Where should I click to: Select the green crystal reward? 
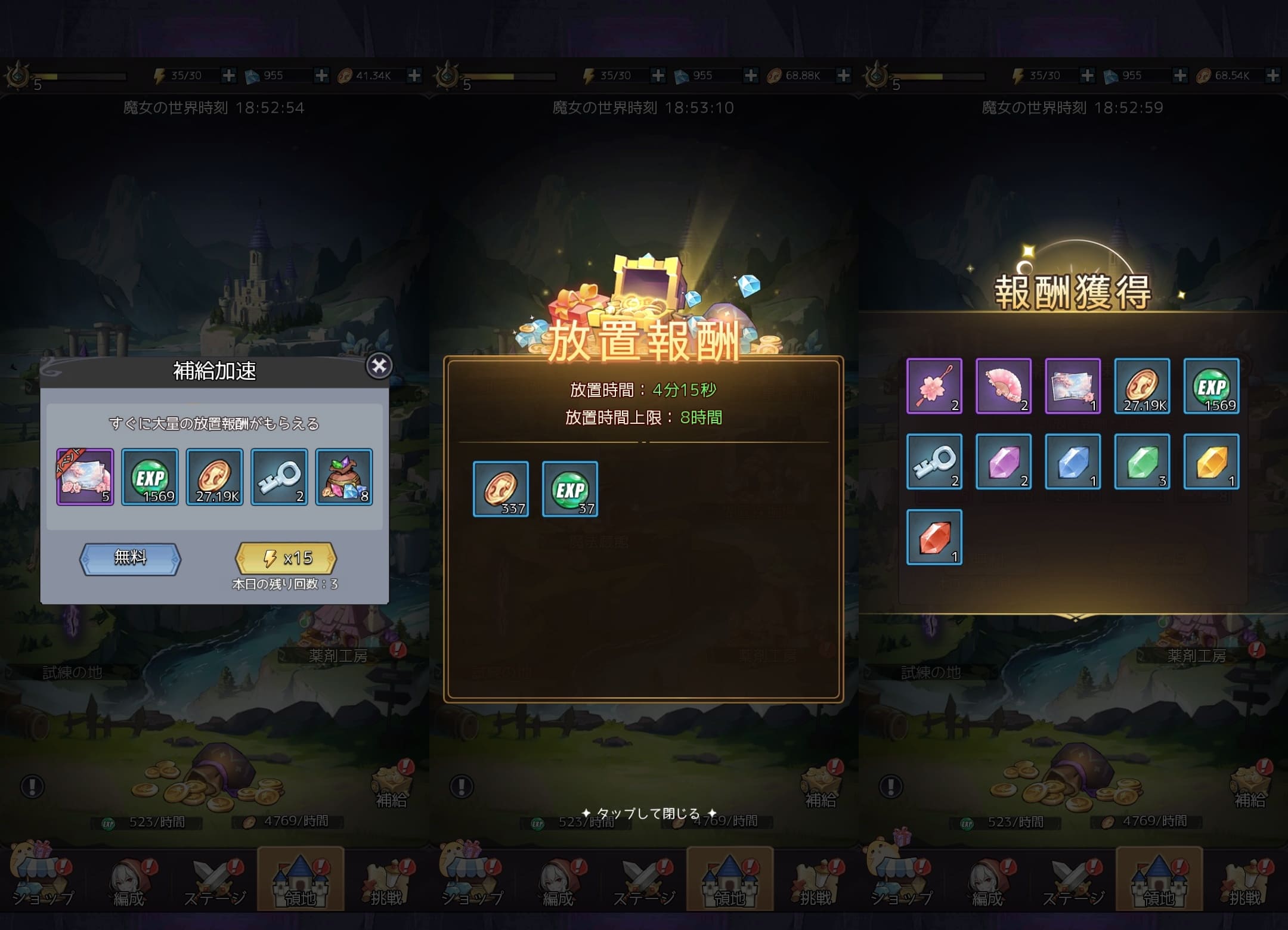tap(1142, 461)
